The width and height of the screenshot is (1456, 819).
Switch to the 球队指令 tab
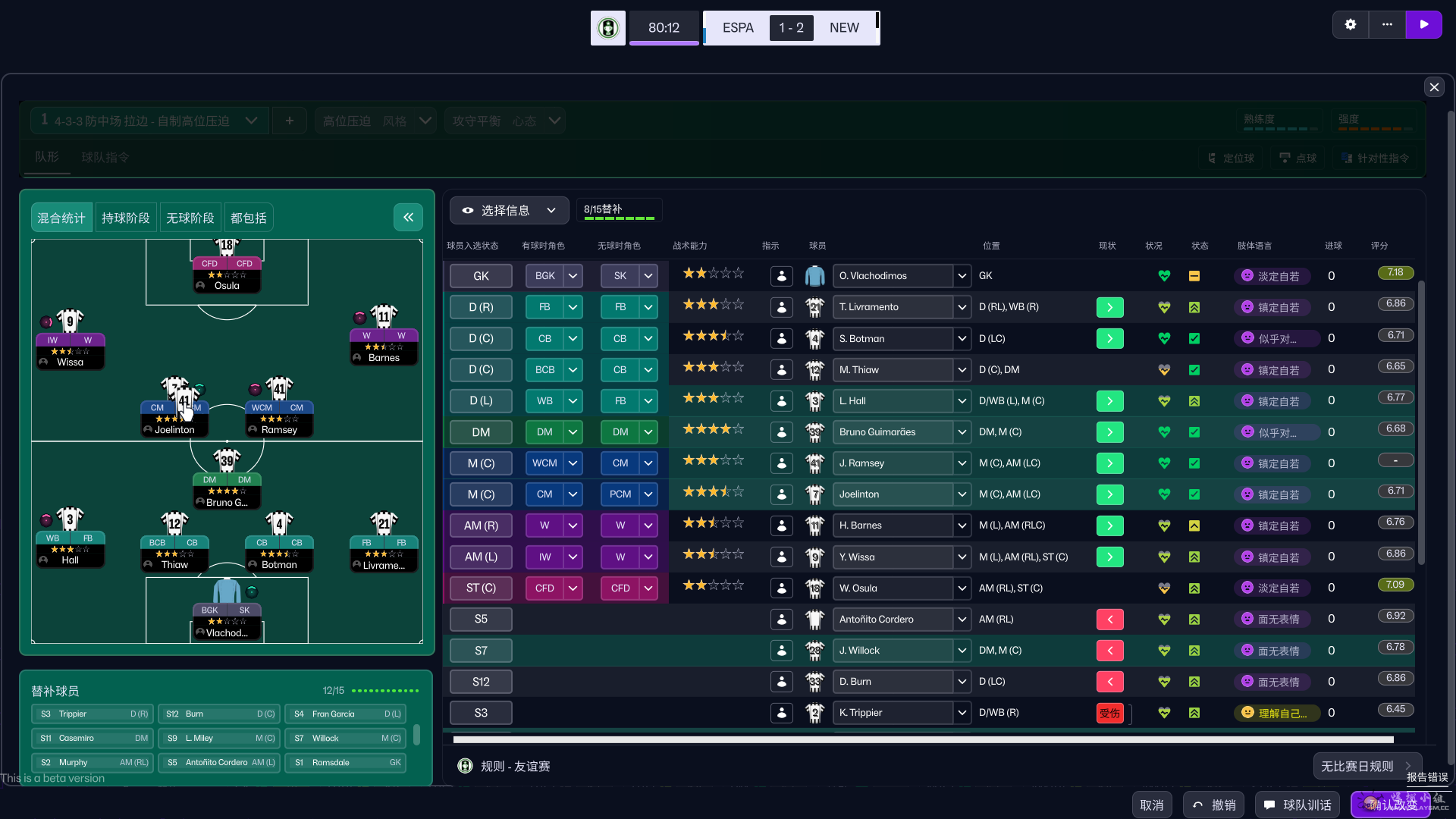[105, 158]
